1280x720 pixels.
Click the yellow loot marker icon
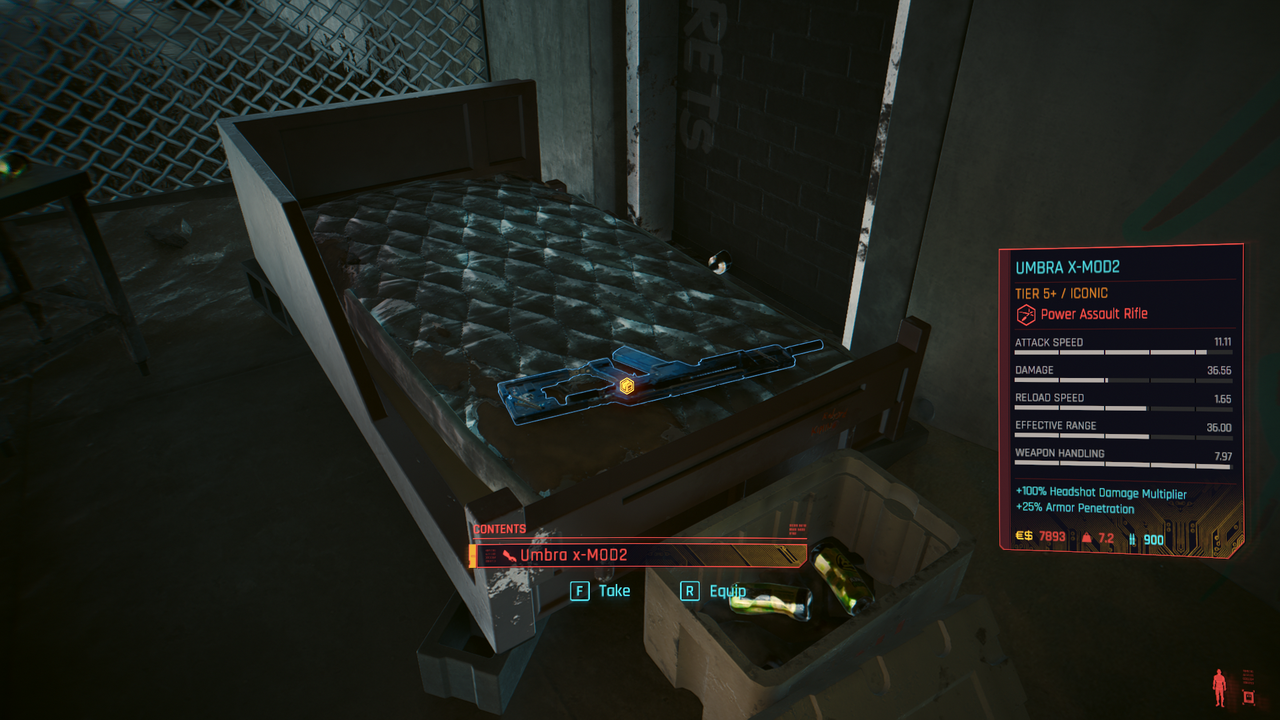coord(627,386)
